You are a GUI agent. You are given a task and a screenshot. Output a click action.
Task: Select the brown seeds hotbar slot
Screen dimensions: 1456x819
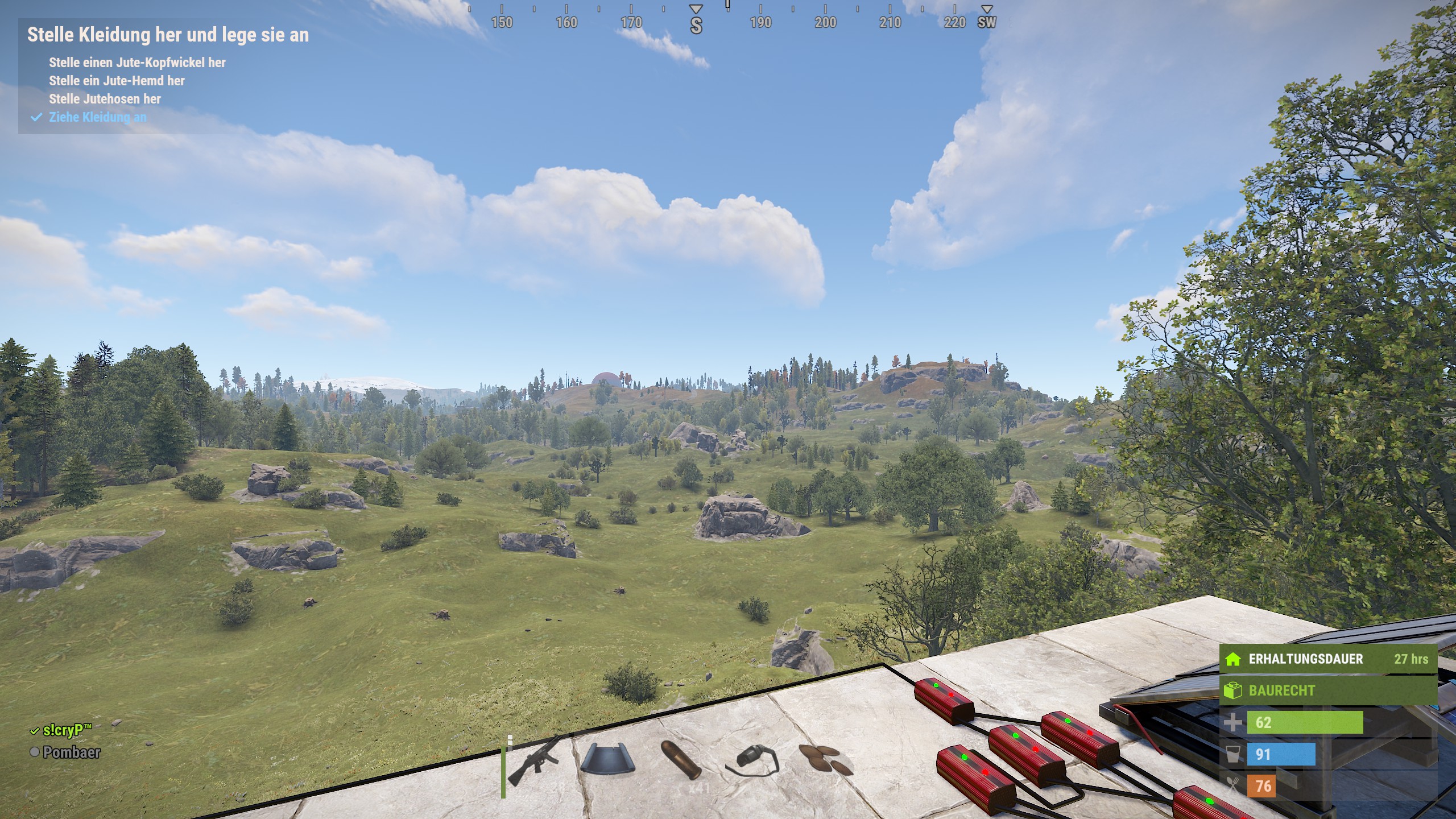coord(826,760)
